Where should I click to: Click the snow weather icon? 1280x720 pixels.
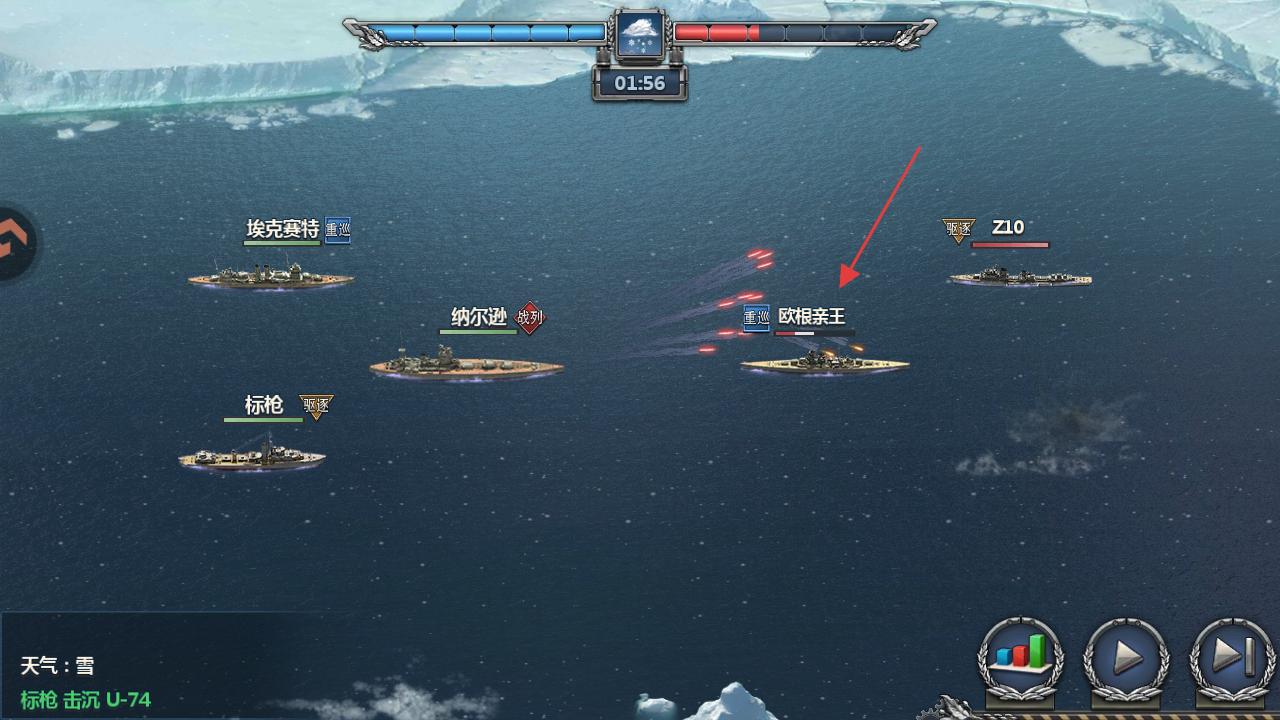640,36
